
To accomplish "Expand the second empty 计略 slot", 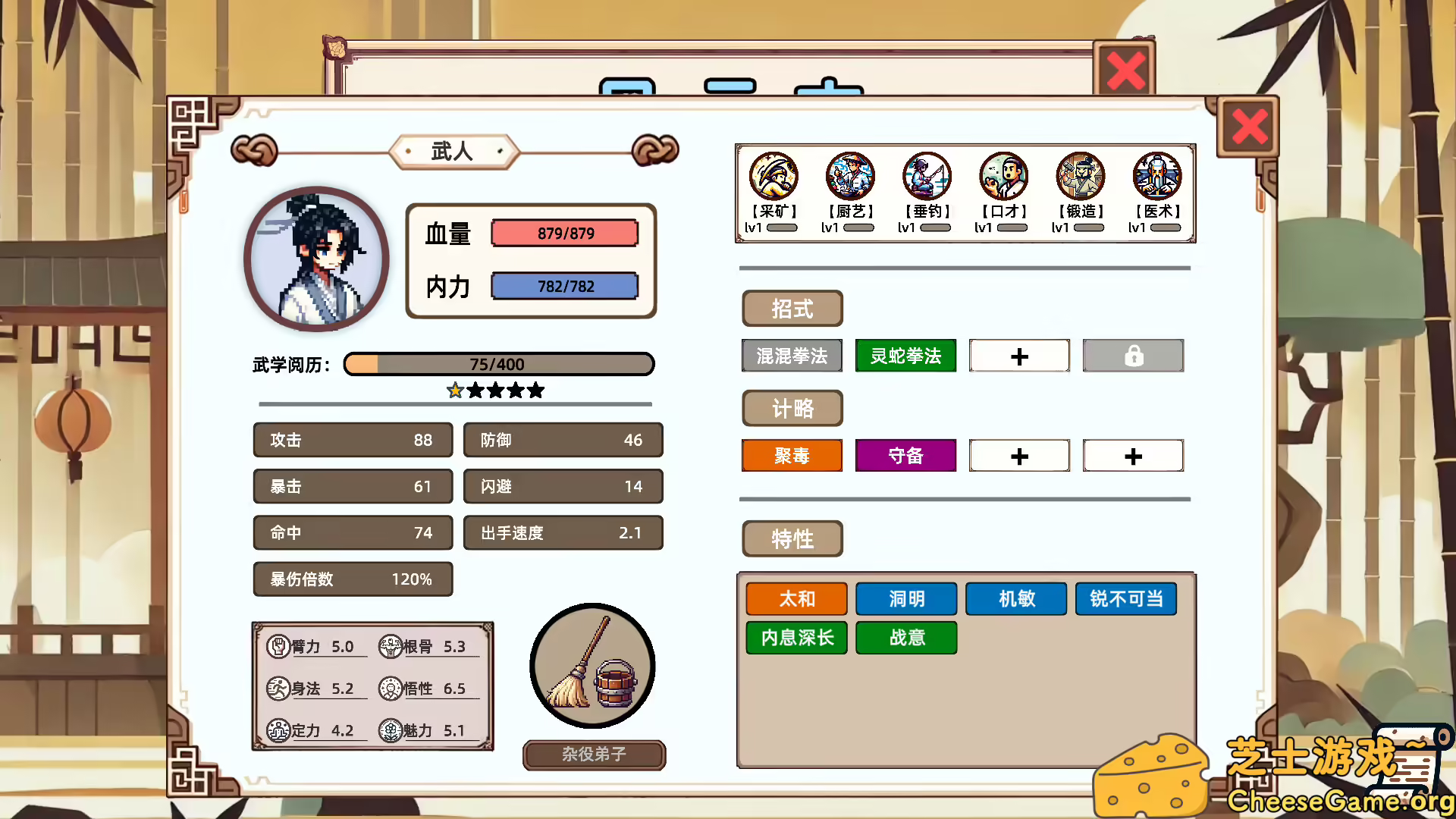I will (x=1133, y=455).
